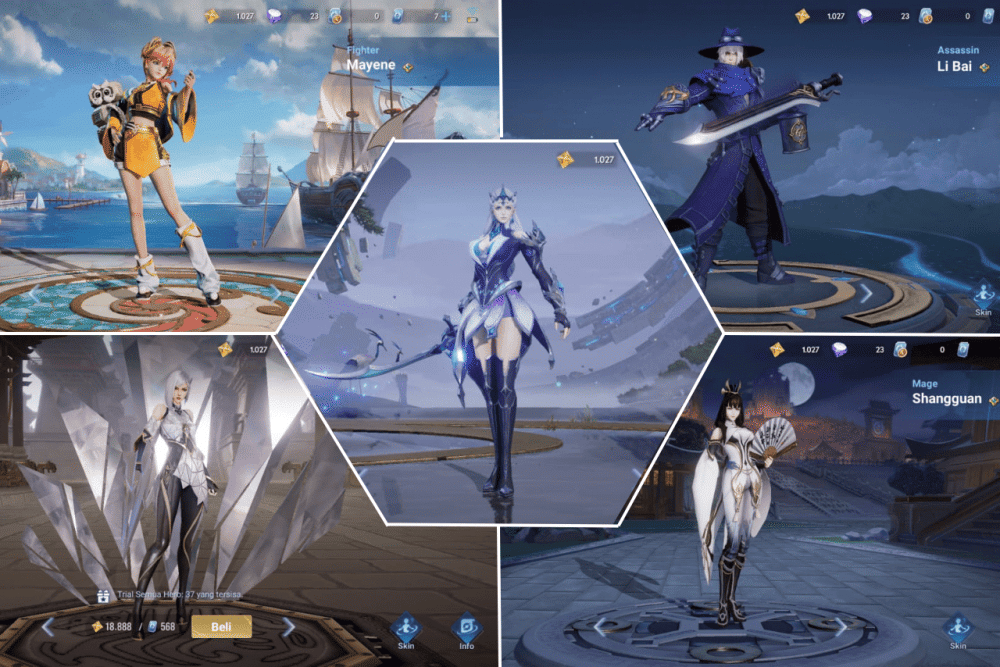Click the badge icon beside Shangguan's name
The width and height of the screenshot is (1000, 667).
point(993,399)
